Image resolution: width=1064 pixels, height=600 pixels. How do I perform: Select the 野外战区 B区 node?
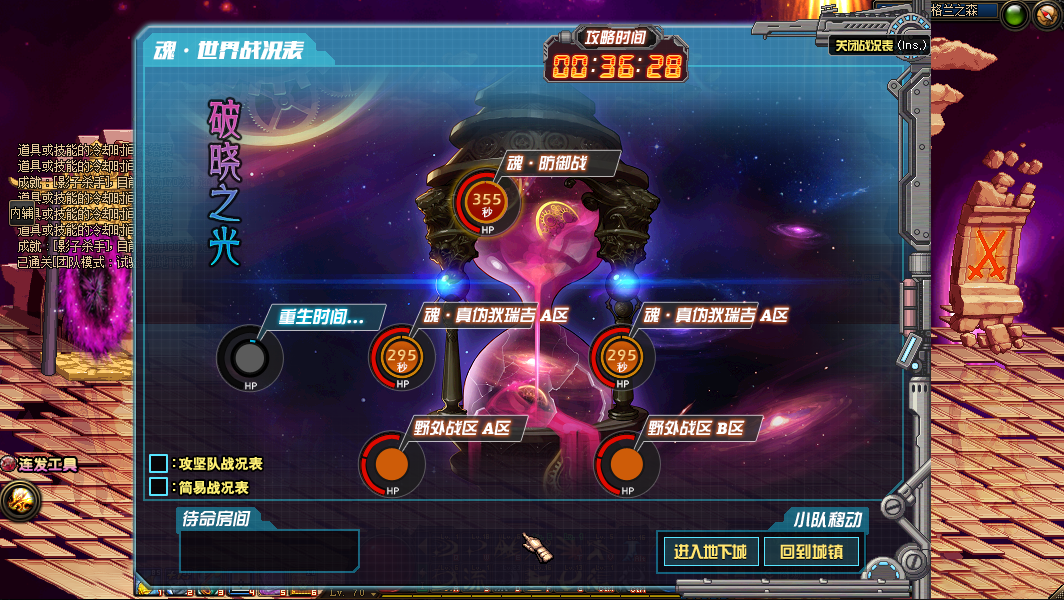(627, 464)
